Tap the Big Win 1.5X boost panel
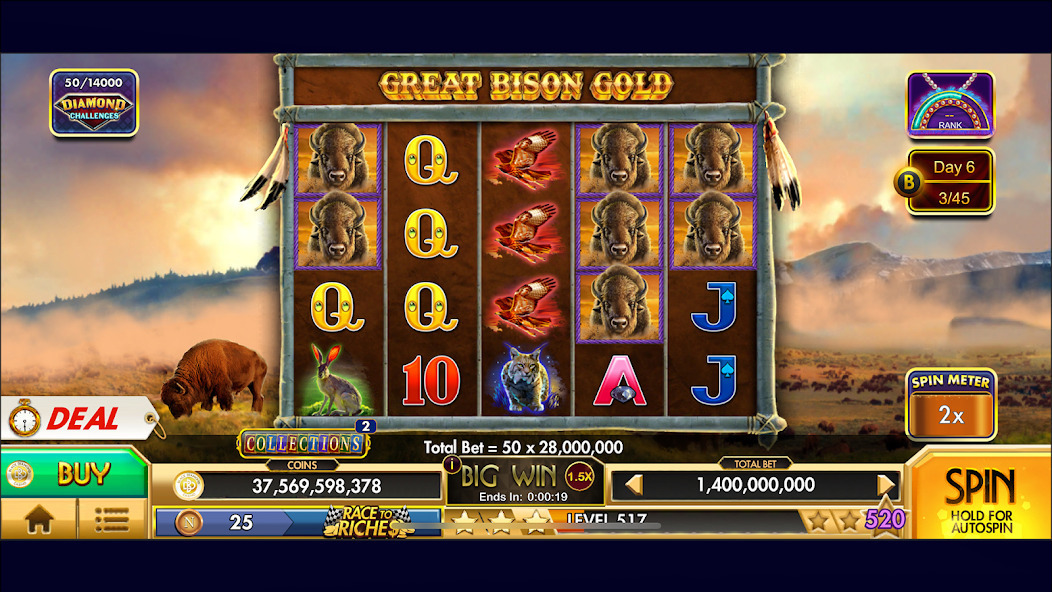Image resolution: width=1052 pixels, height=592 pixels. (x=525, y=481)
